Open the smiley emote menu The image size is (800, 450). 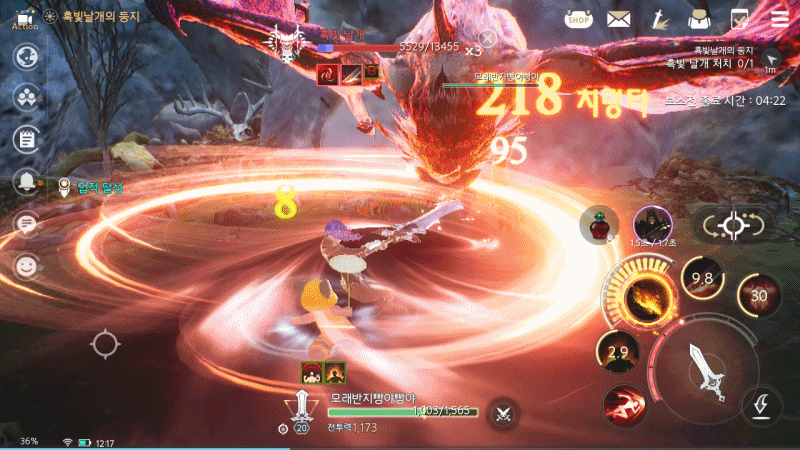coord(26,266)
